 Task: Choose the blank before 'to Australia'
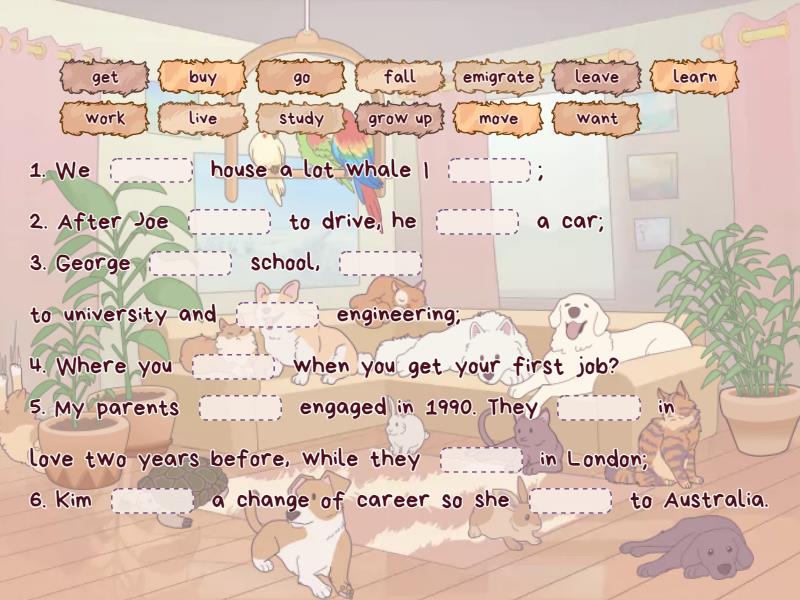[x=570, y=501]
